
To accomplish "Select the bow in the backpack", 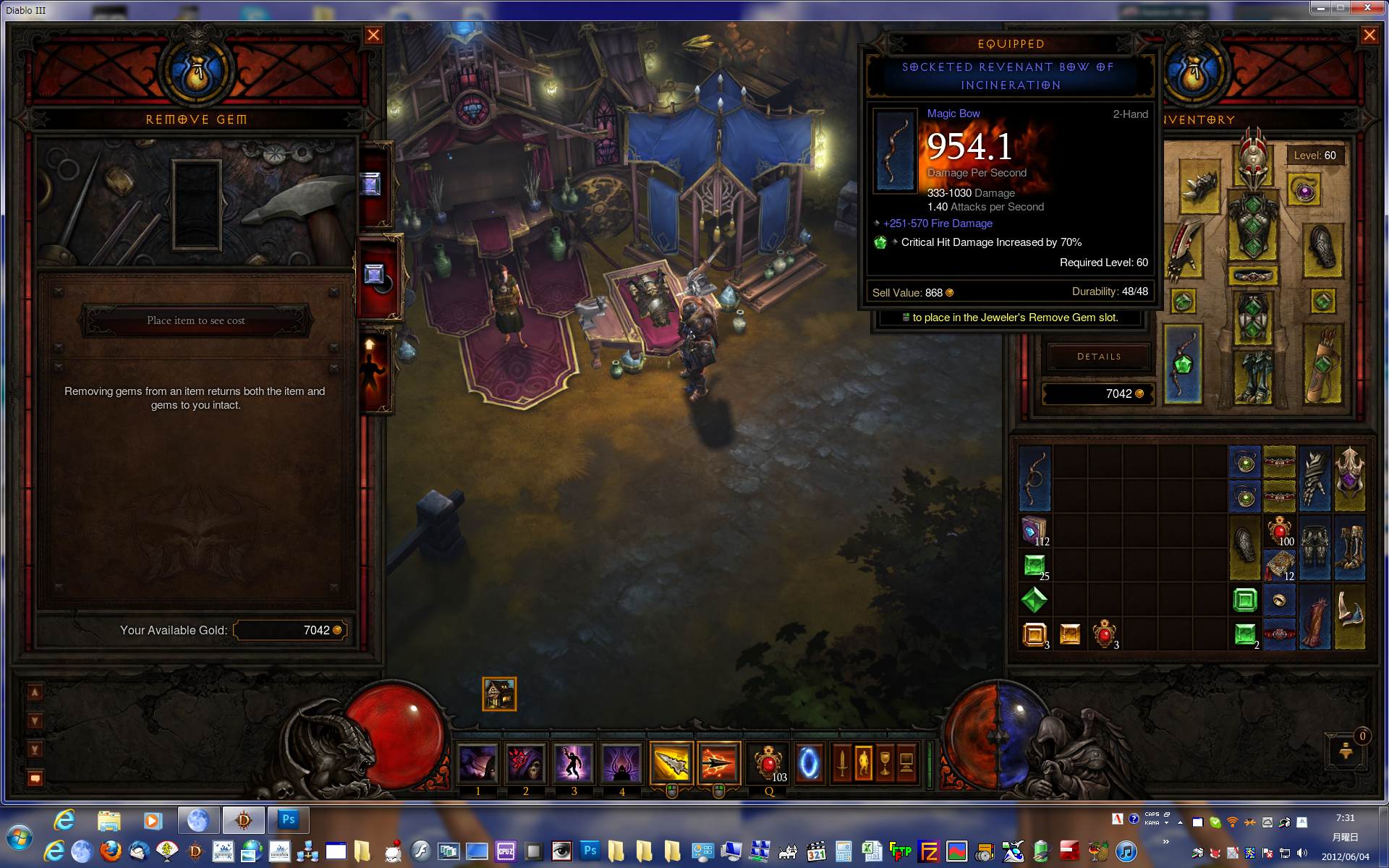I will (x=1035, y=478).
